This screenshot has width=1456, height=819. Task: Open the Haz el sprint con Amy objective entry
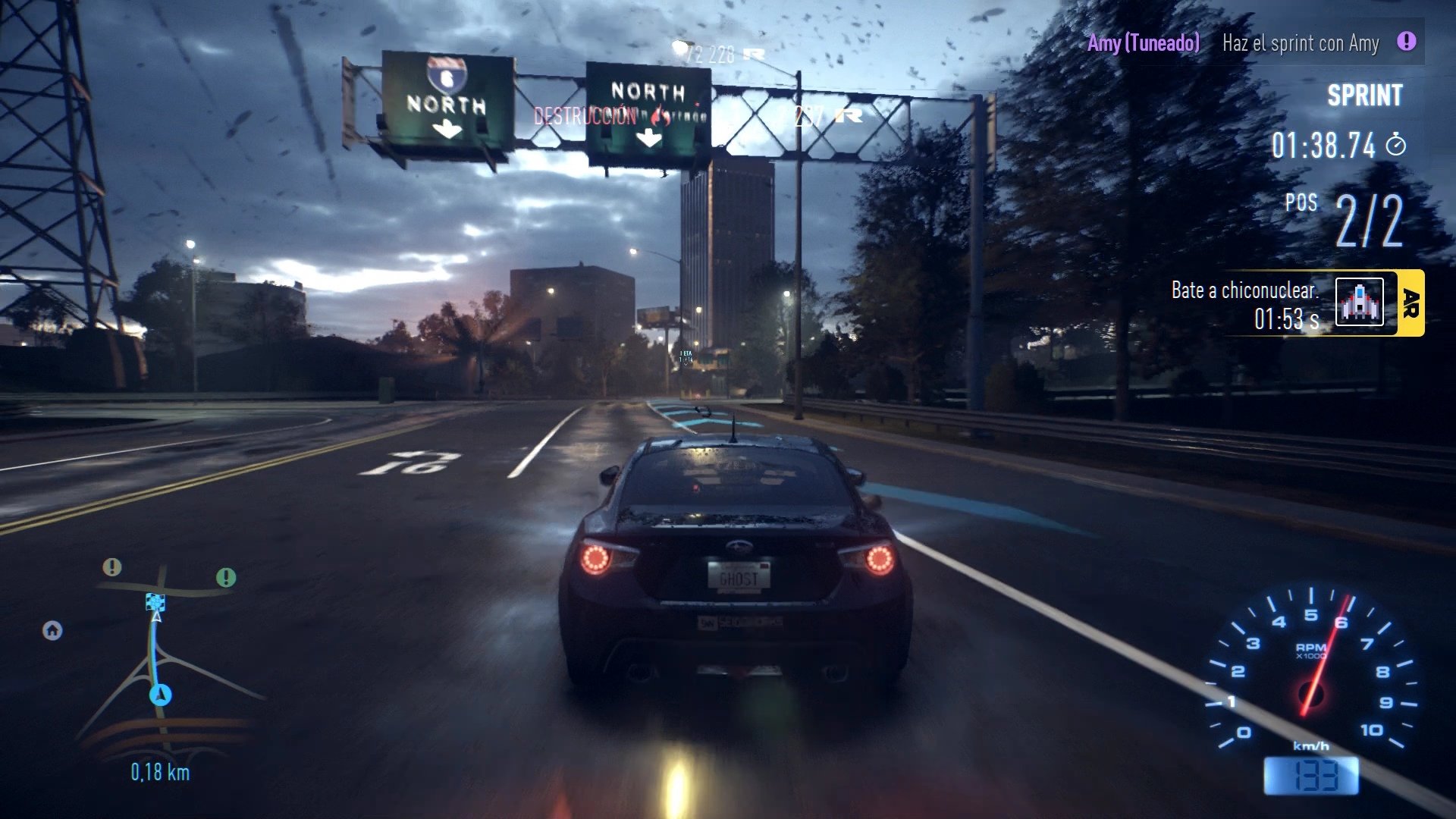1300,43
